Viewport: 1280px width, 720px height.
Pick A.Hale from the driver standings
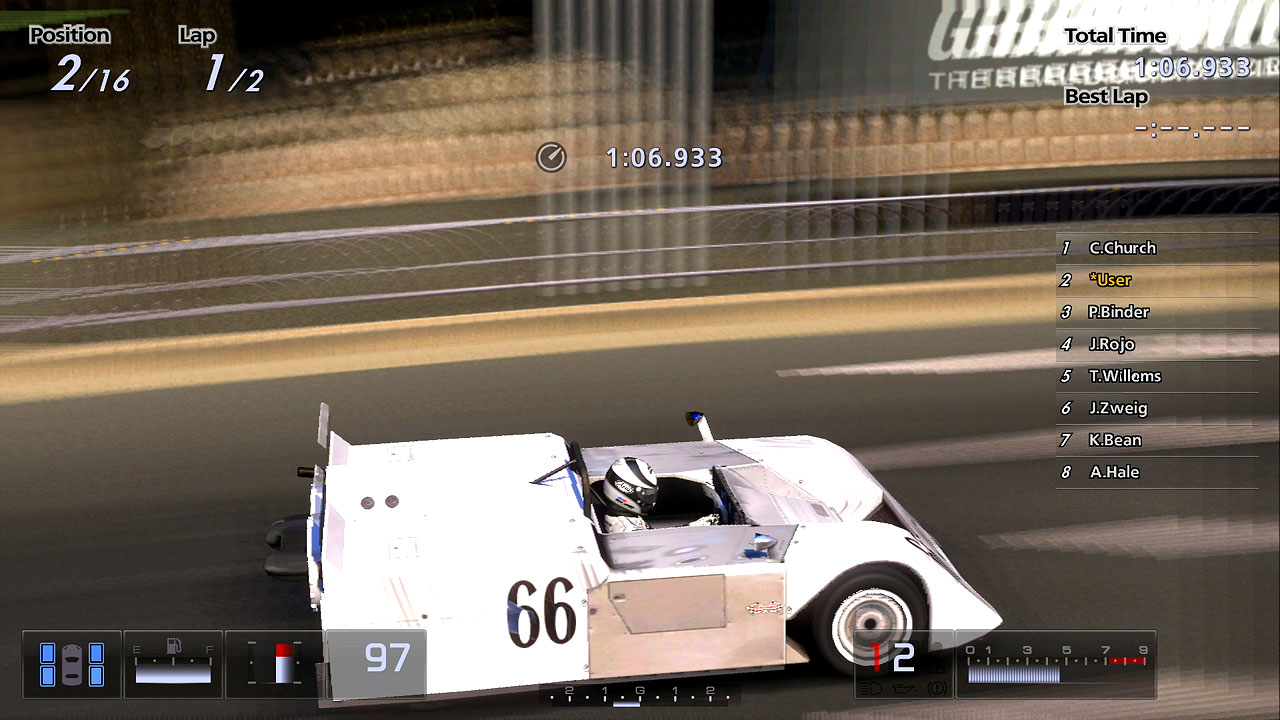pyautogui.click(x=1114, y=472)
